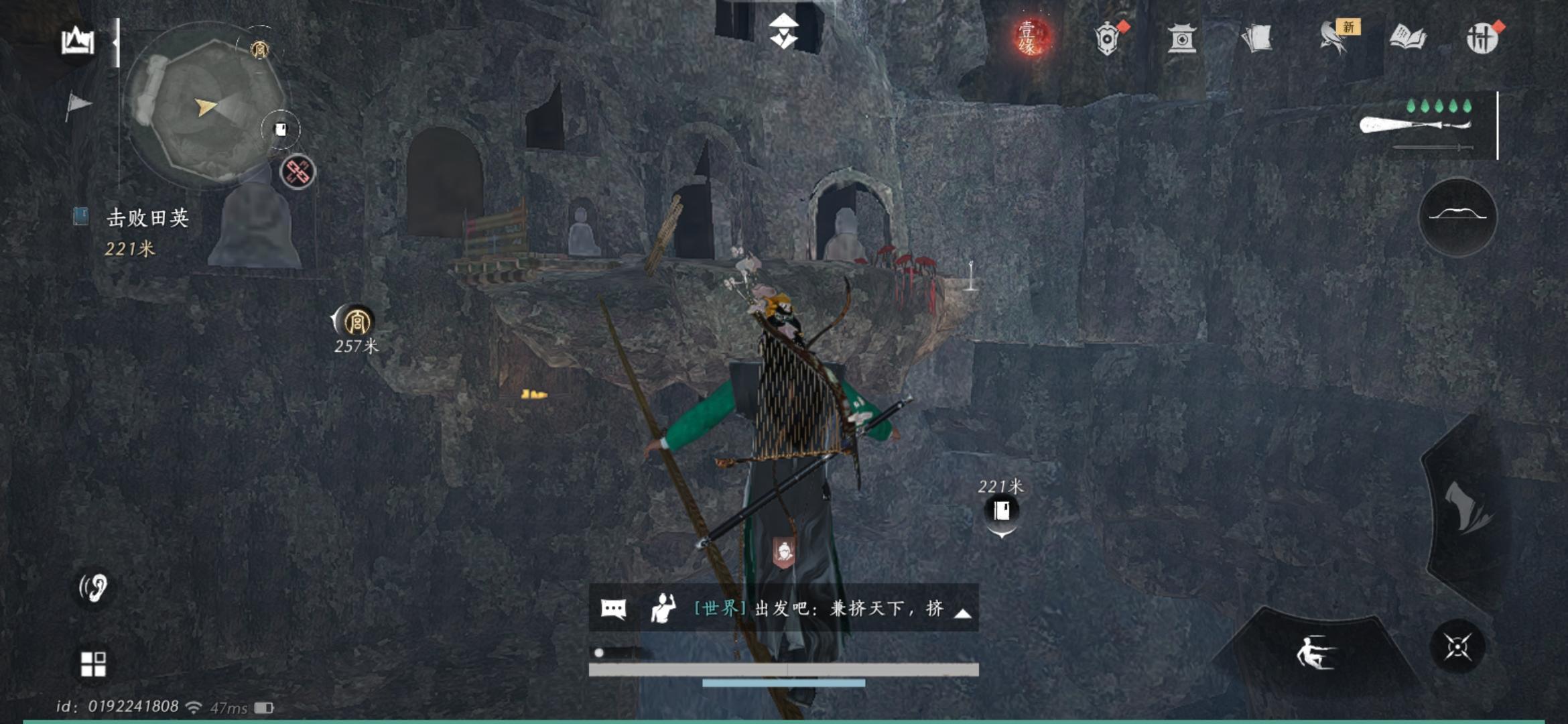Expand the quad-square menu at the bottom left
The image size is (1568, 724).
94,664
